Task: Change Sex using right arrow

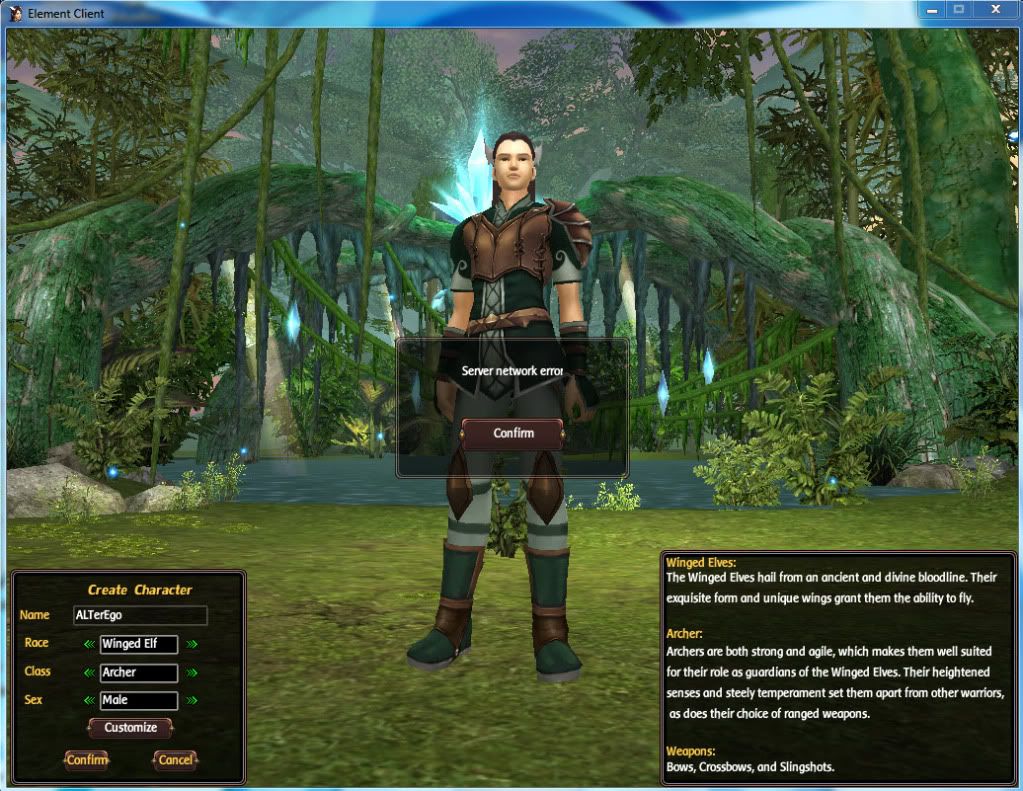Action: tap(191, 700)
